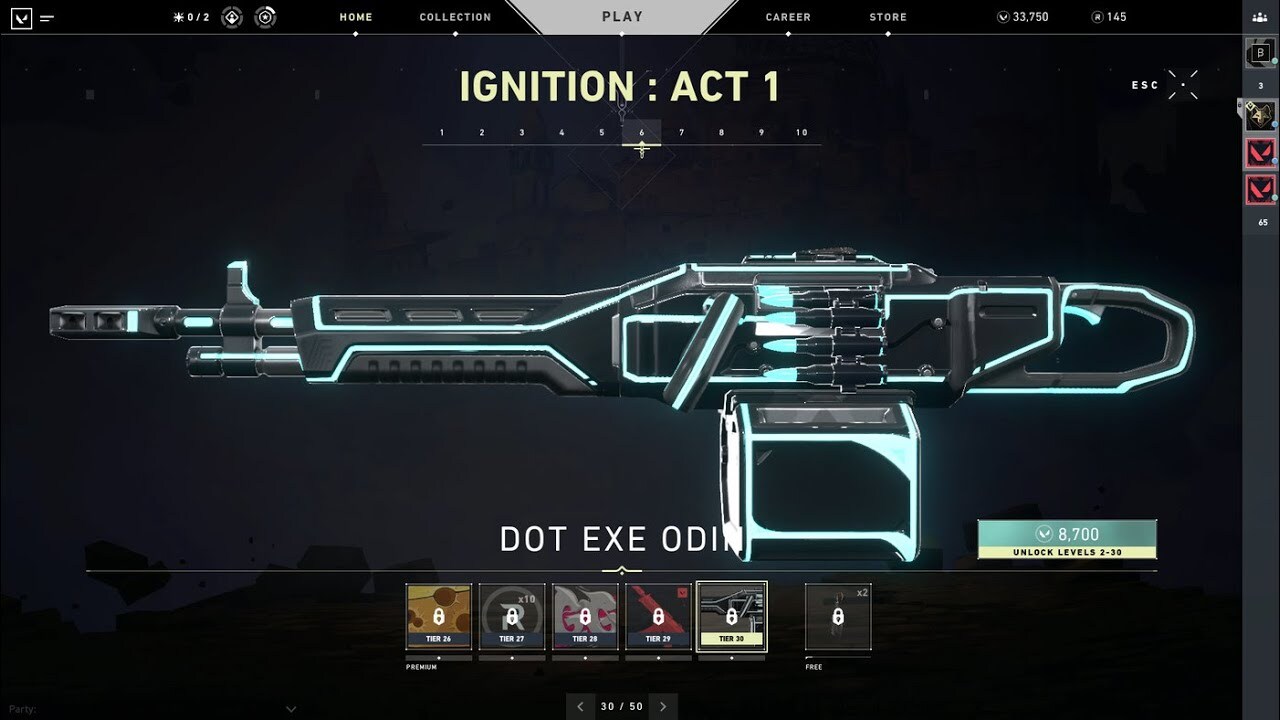
Task: Select the Tier 26 reward tile
Action: 439,617
